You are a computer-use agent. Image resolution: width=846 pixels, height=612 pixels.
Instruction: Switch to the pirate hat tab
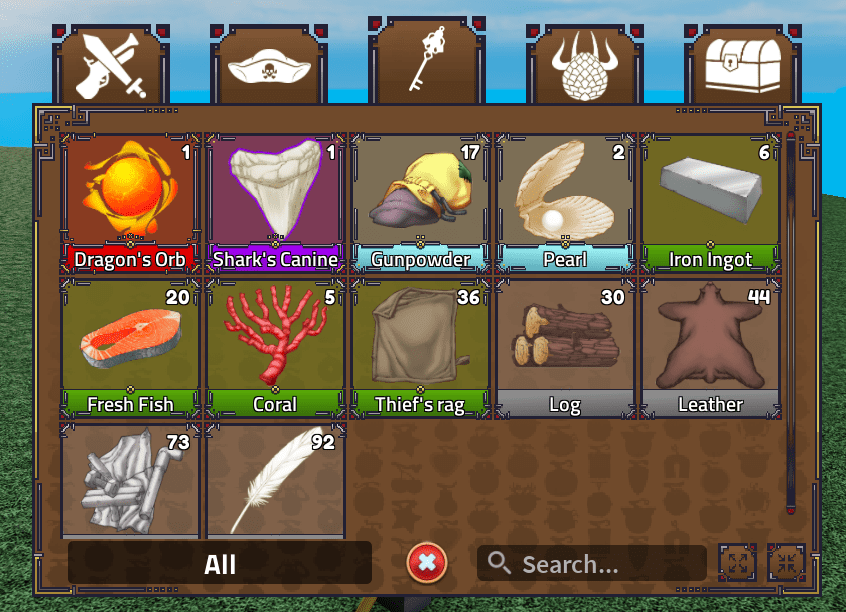point(269,67)
